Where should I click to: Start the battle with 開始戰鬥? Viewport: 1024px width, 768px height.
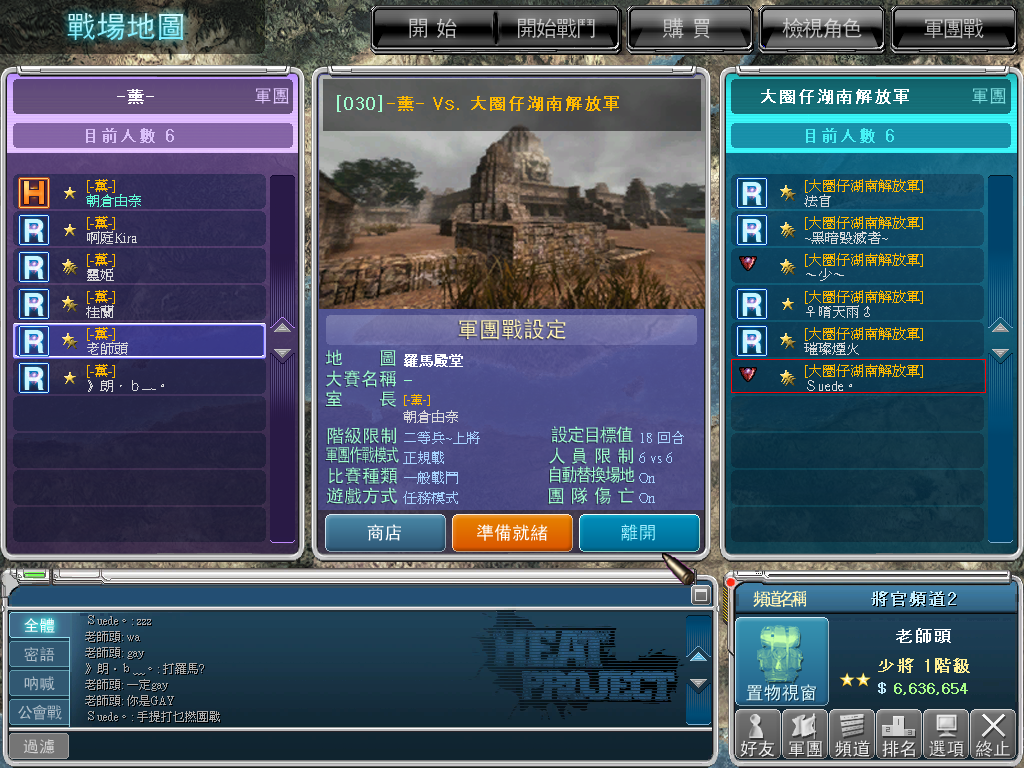click(555, 28)
